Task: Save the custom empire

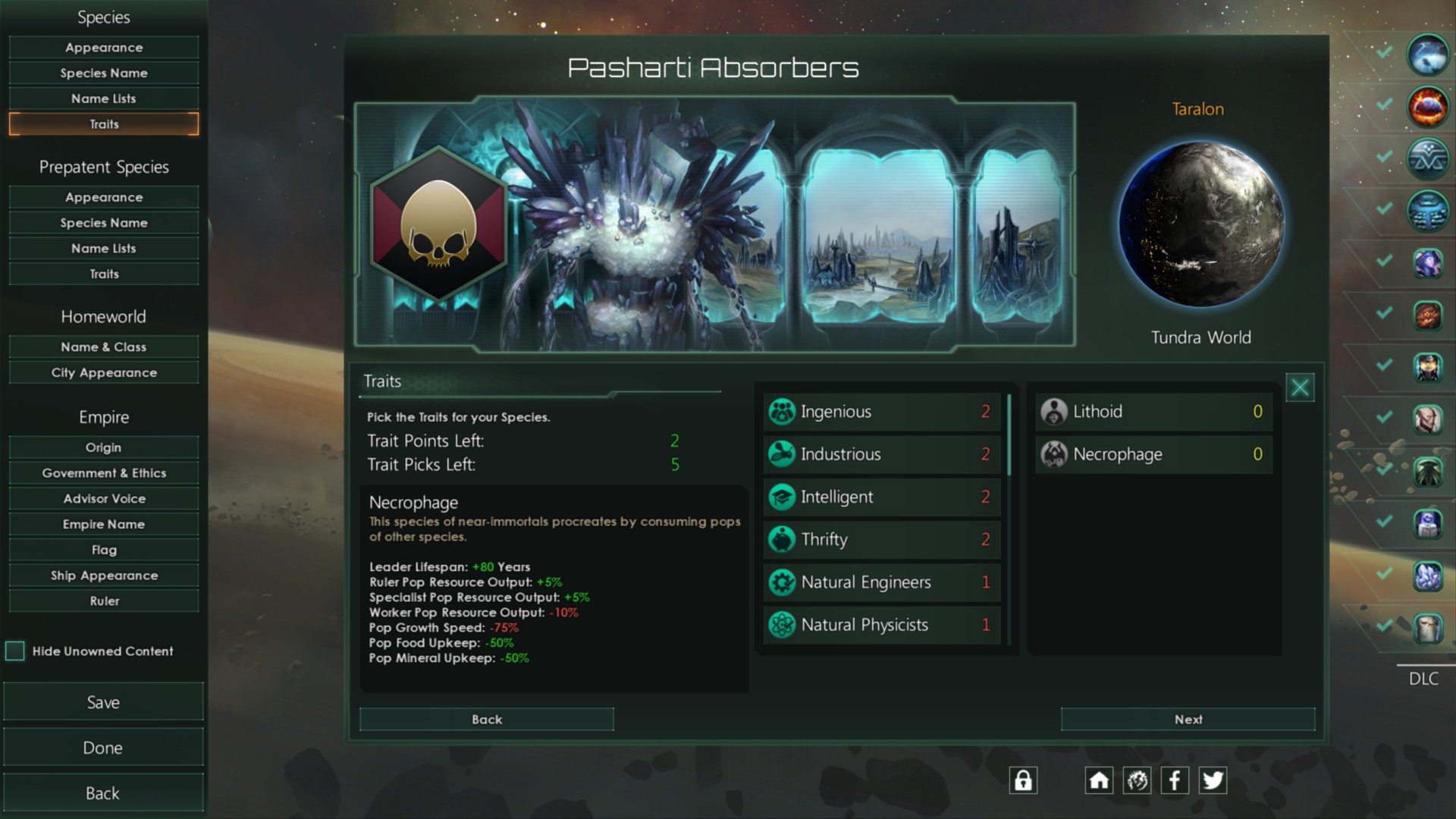Action: tap(103, 702)
